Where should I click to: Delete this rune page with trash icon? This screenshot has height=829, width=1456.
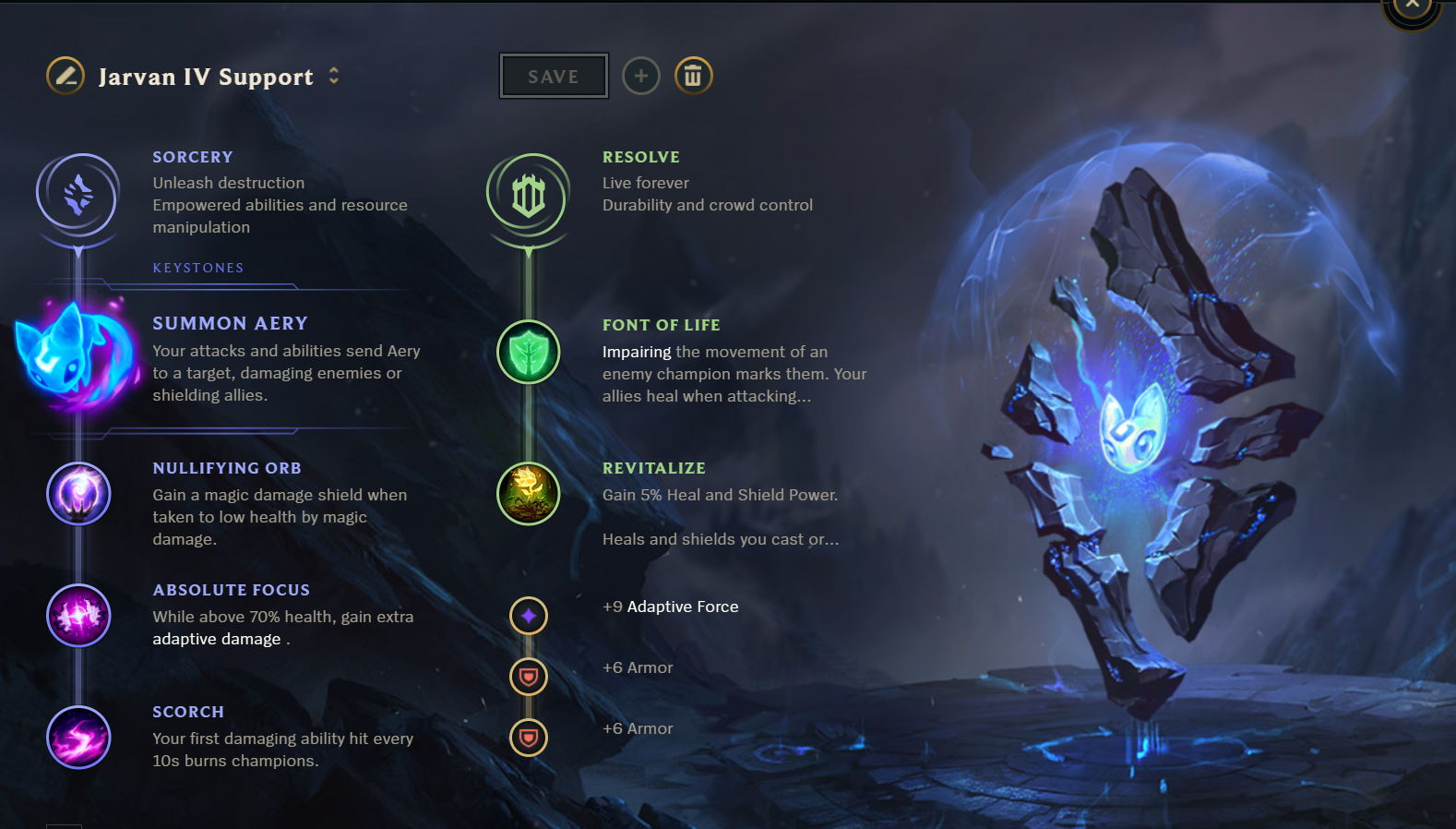tap(694, 76)
